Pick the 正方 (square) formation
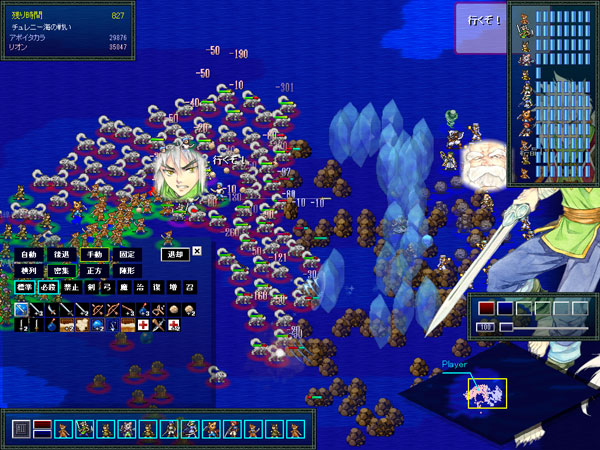The width and height of the screenshot is (600, 450). coord(93,271)
